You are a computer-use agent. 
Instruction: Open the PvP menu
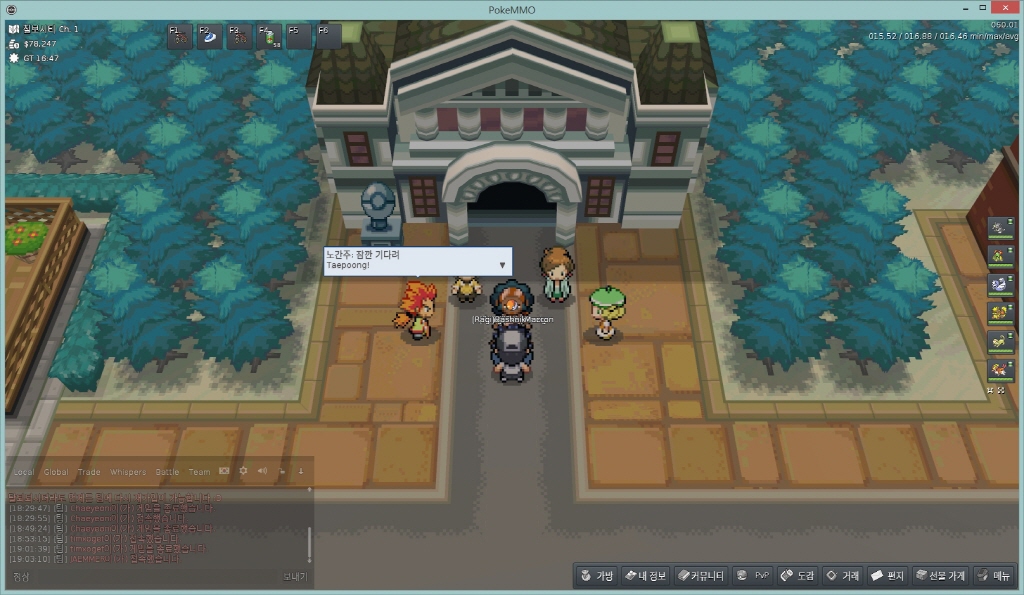click(754, 576)
